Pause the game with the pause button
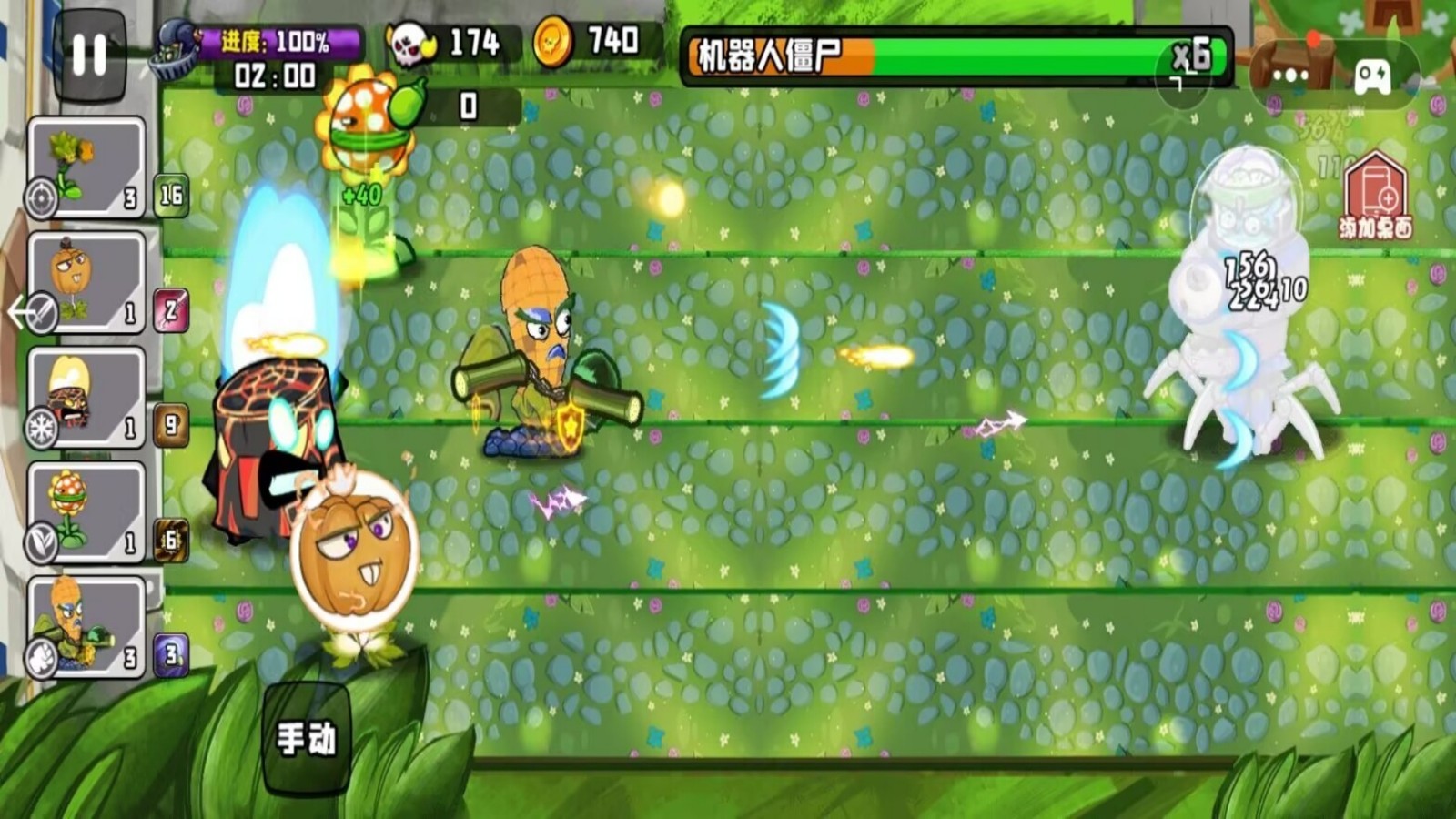 click(88, 55)
